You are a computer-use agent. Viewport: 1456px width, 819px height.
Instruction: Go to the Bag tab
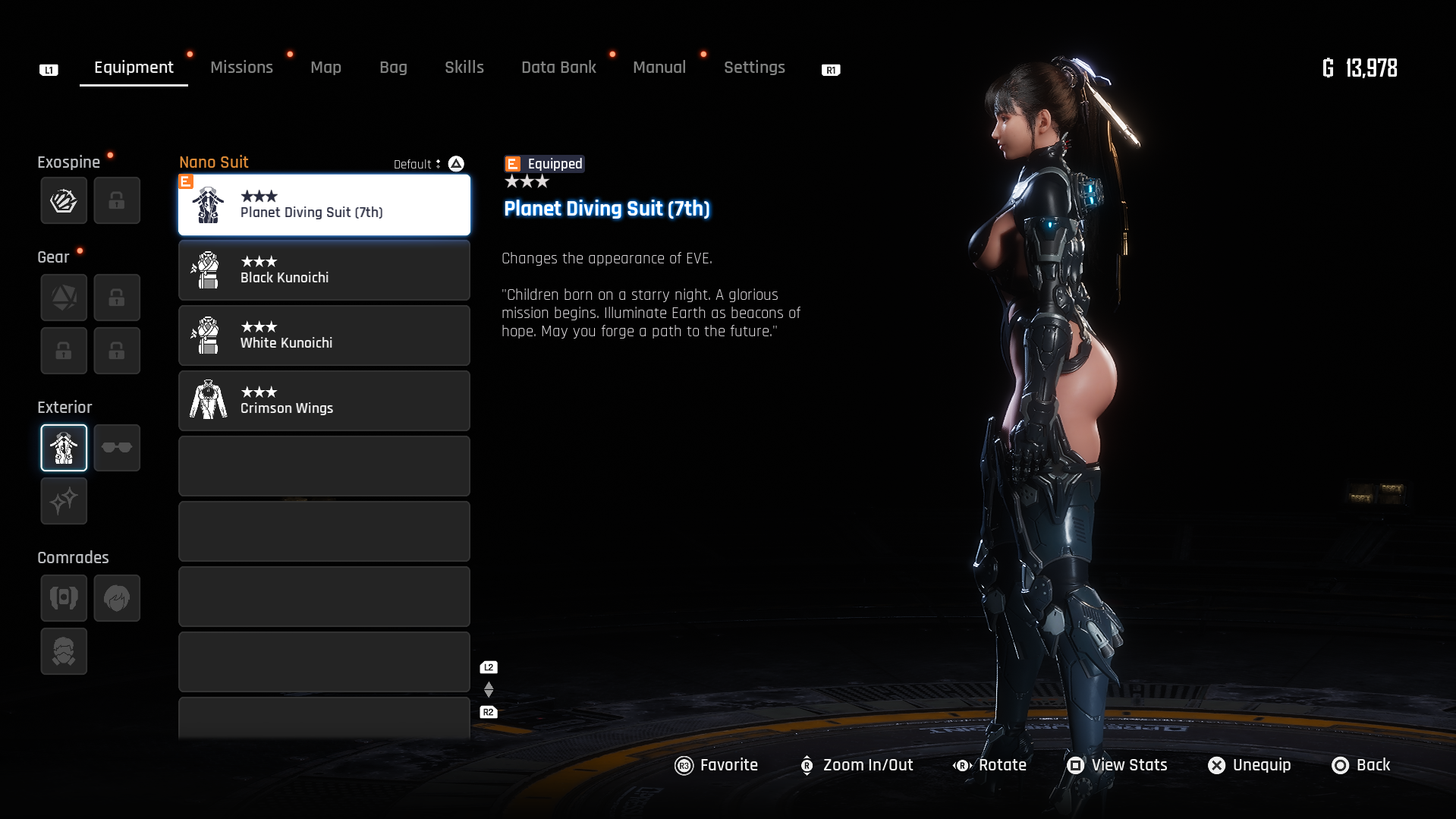pyautogui.click(x=393, y=68)
